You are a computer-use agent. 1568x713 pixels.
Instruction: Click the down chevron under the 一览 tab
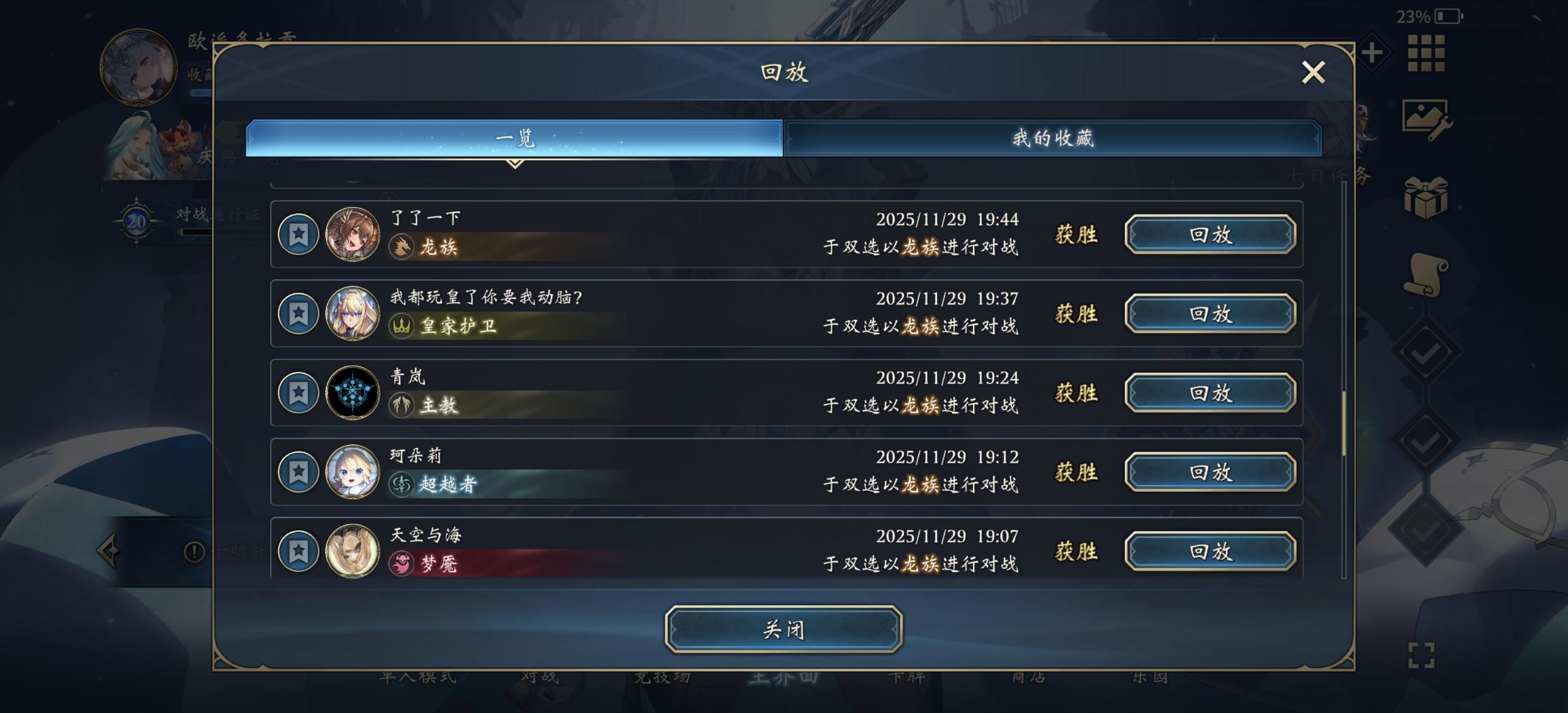514,163
